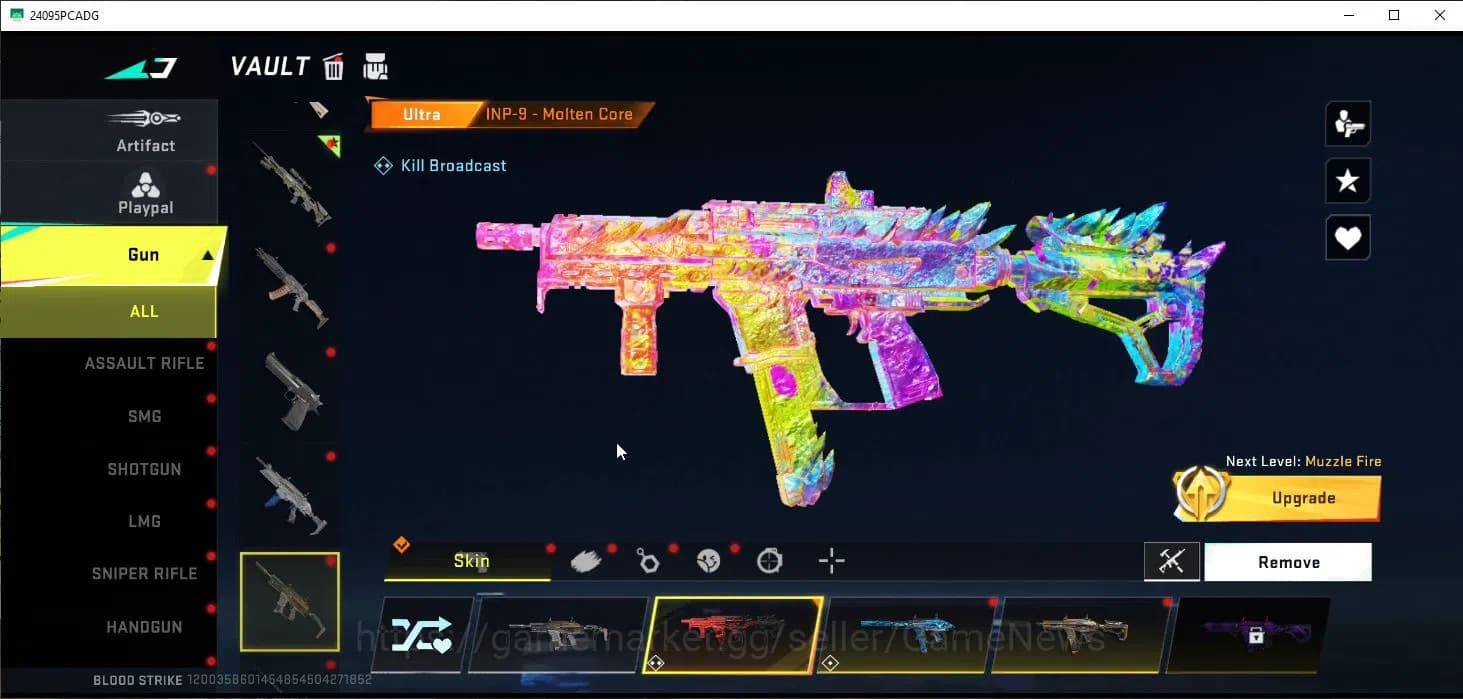
Task: Open the Artifact category
Action: 145,131
